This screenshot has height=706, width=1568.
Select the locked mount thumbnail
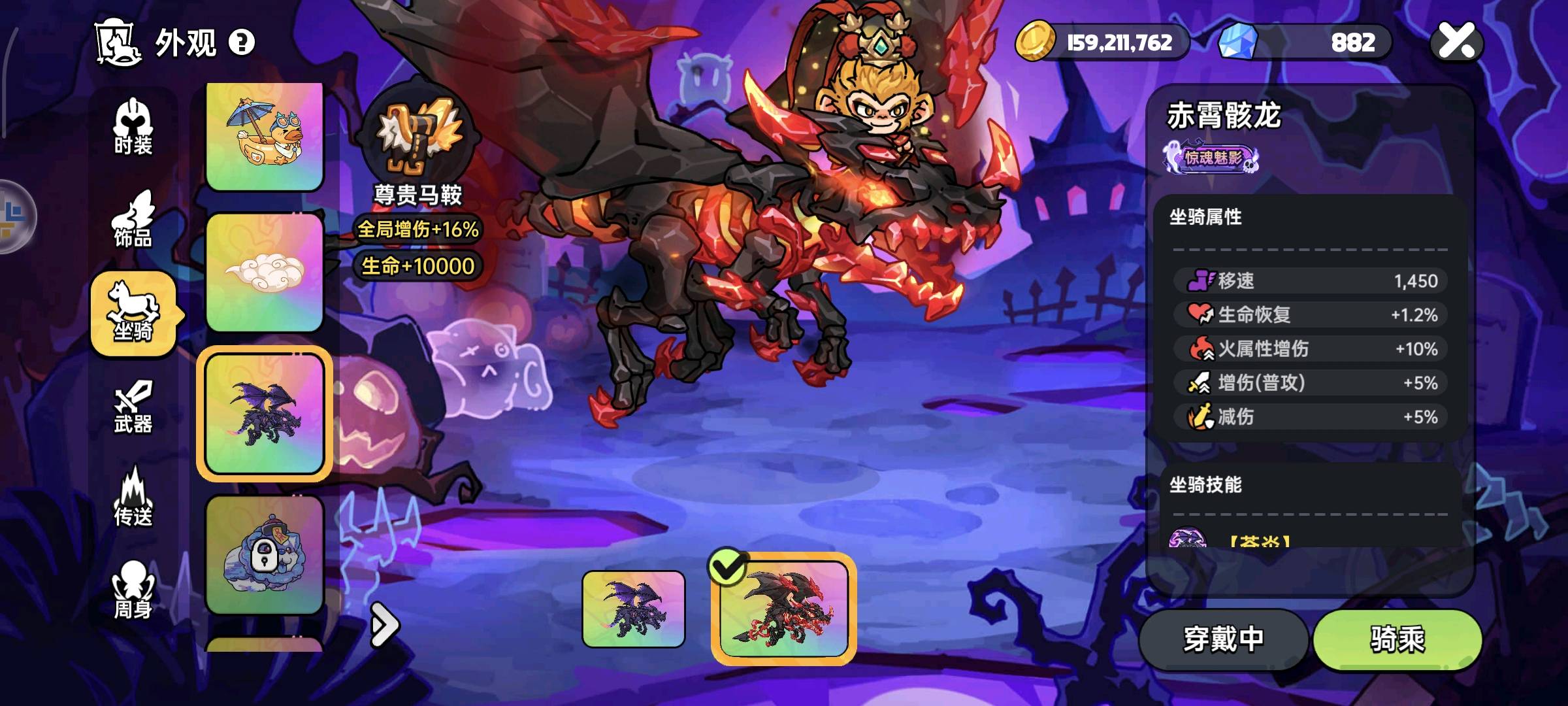coord(265,554)
